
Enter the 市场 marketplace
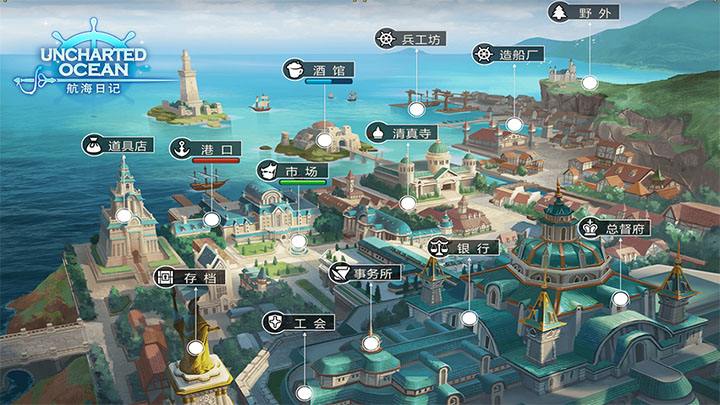(292, 171)
